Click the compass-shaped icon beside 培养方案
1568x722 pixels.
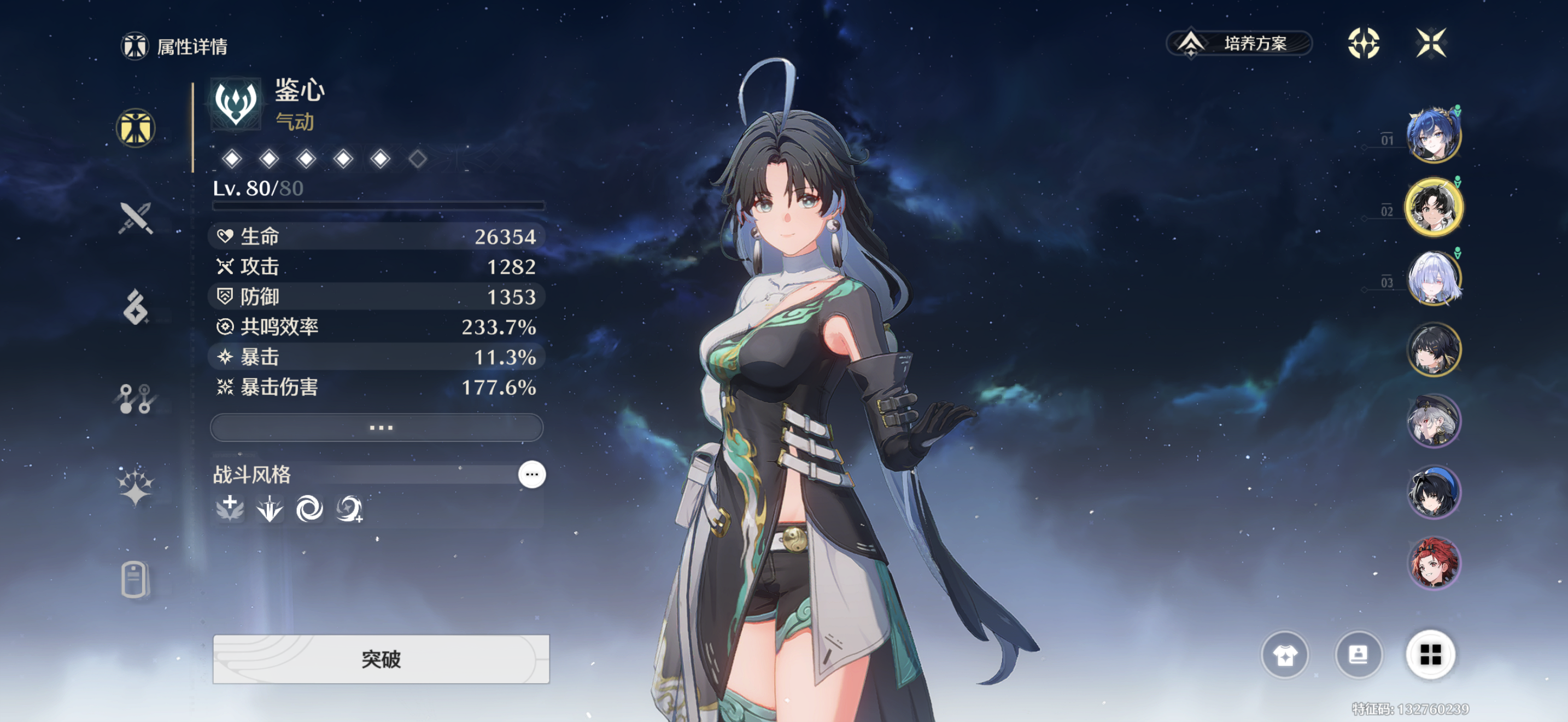coord(1363,43)
